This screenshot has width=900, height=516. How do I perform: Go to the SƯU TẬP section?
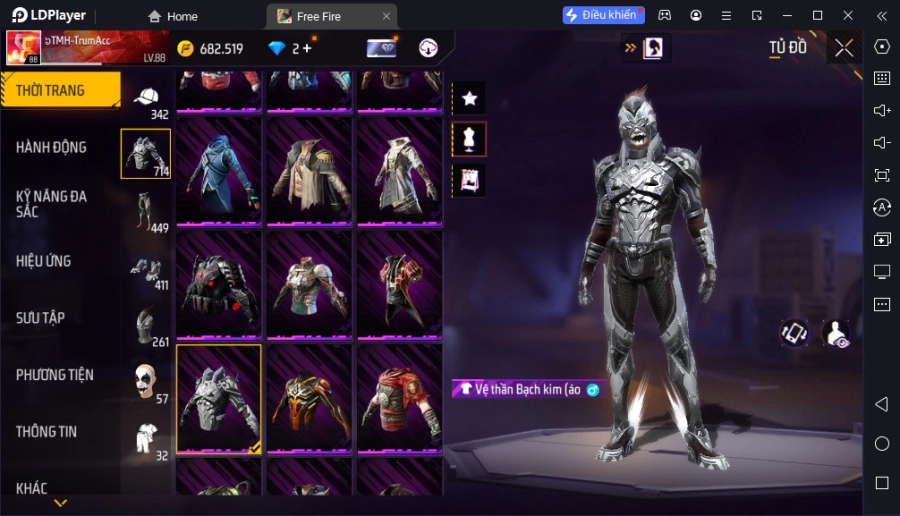pyautogui.click(x=41, y=318)
